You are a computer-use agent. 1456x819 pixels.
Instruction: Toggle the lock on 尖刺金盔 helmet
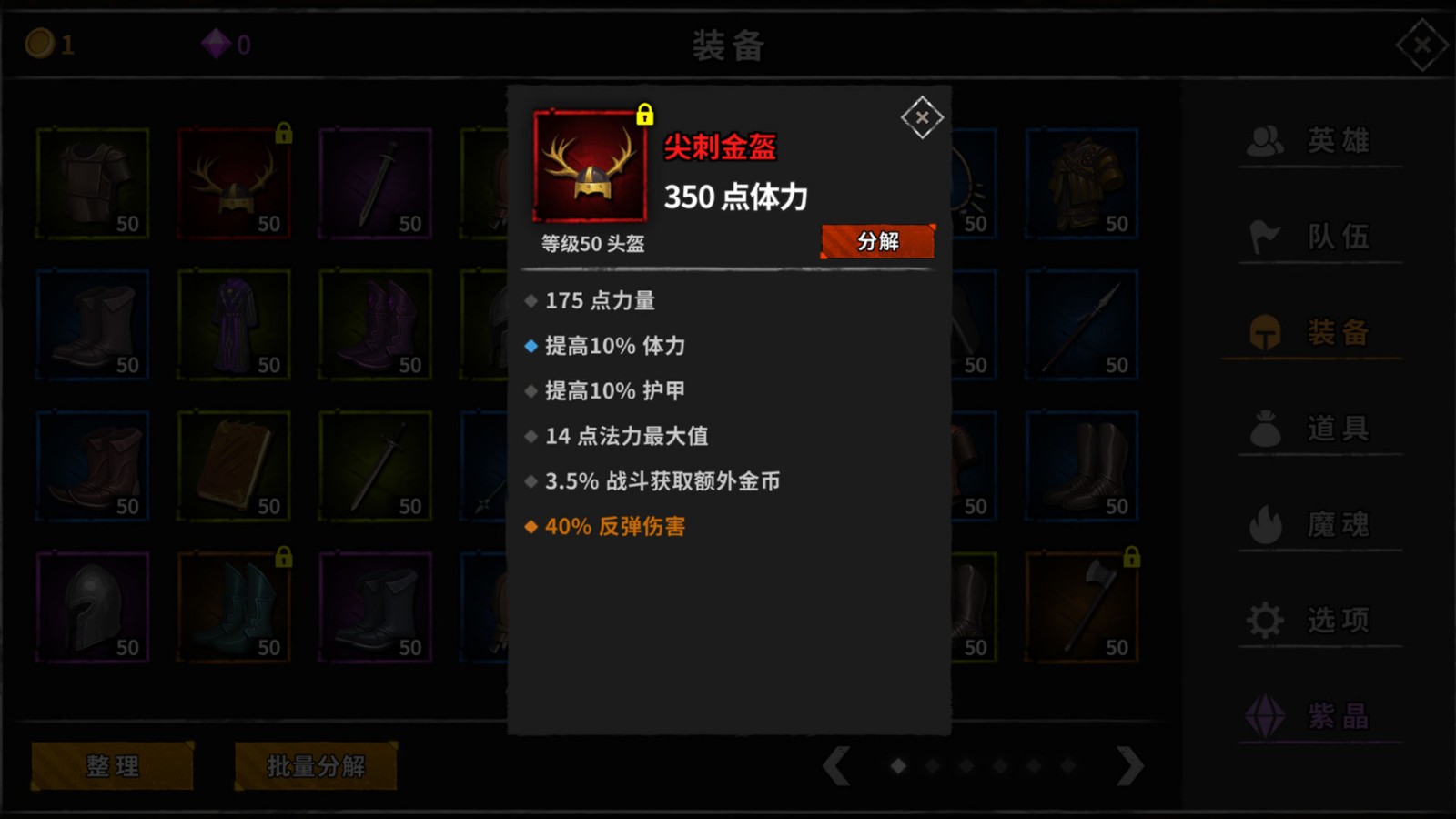(646, 116)
